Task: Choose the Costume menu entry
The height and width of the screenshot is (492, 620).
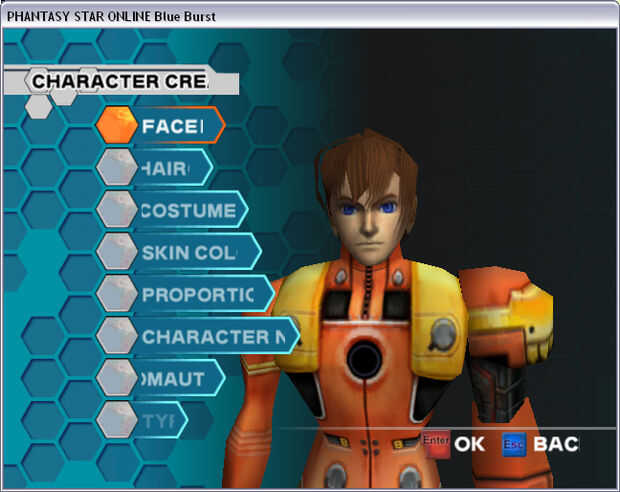Action: (188, 210)
